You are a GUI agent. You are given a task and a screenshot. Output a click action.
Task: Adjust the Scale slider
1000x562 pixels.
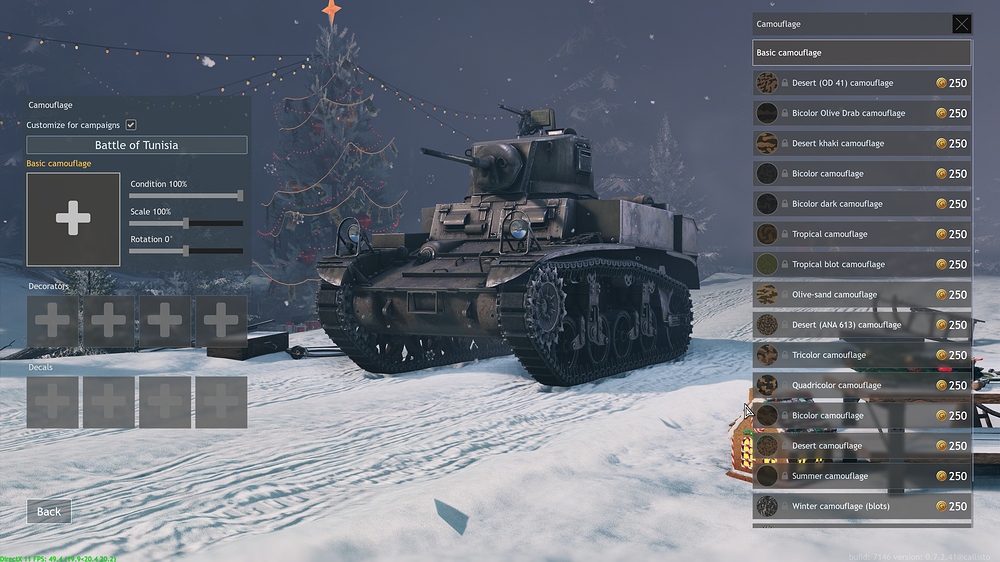[186, 223]
